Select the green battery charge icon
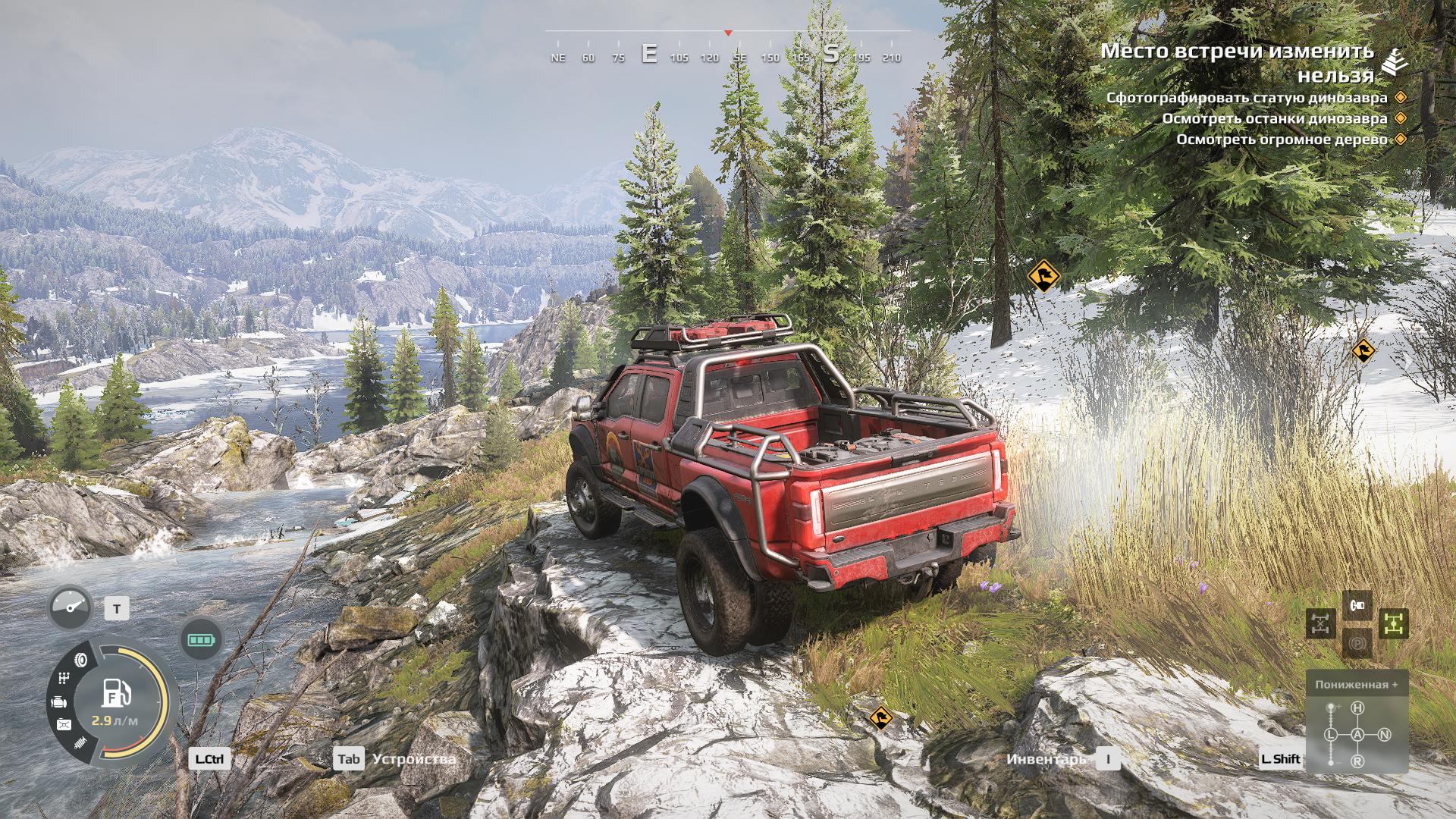 pos(201,639)
